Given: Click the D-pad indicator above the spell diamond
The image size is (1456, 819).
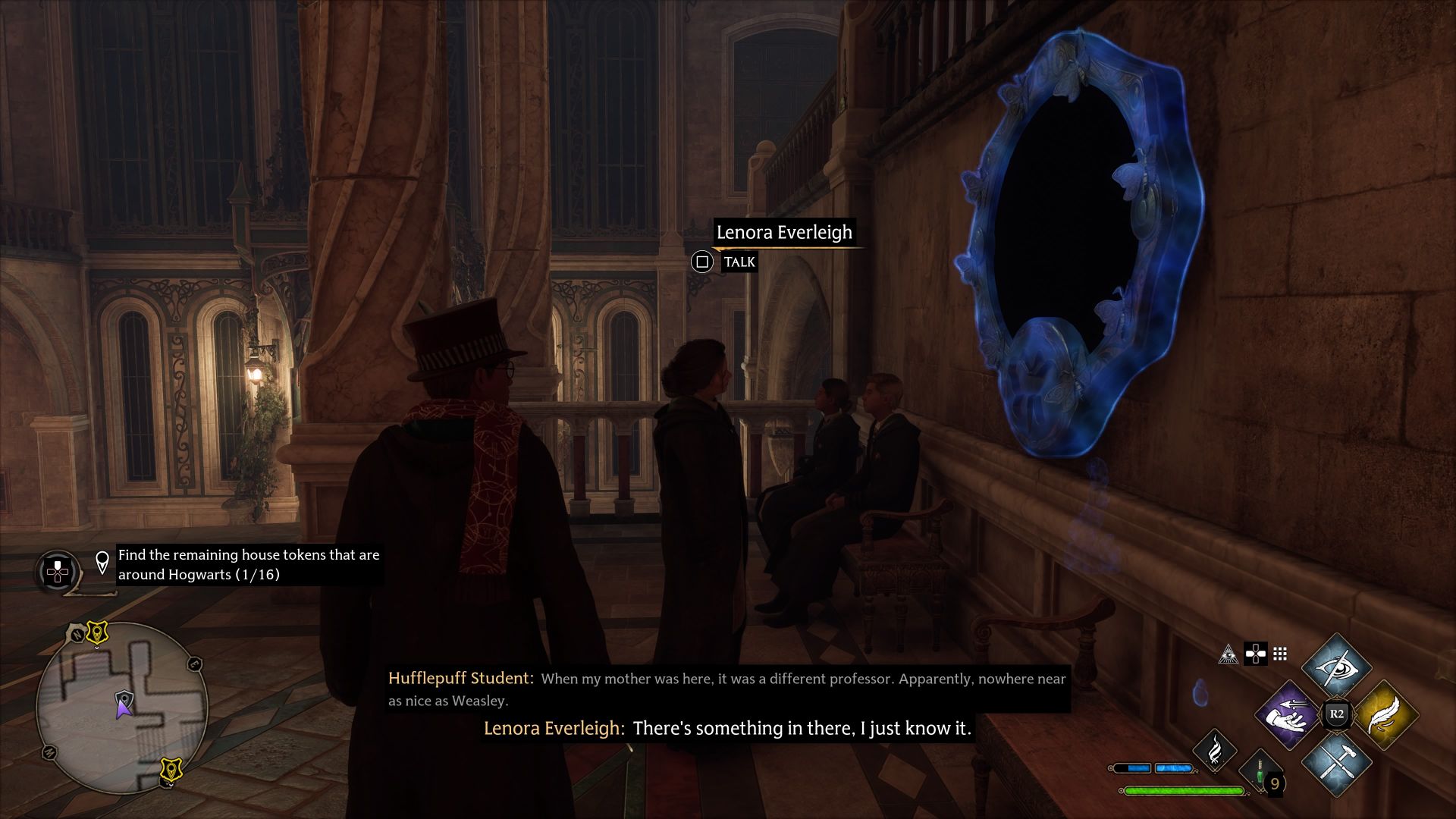Looking at the screenshot, I should pos(1256,654).
